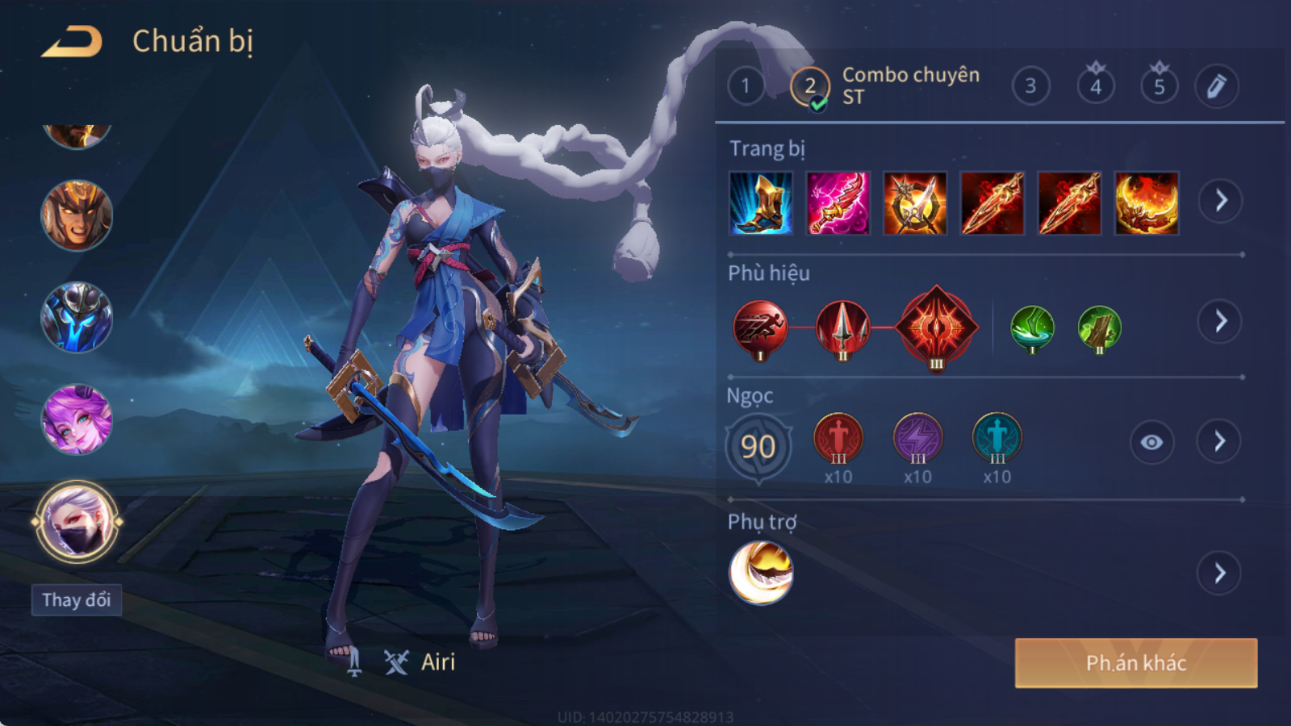Click the red running figure badge
1291x726 pixels.
click(x=760, y=328)
